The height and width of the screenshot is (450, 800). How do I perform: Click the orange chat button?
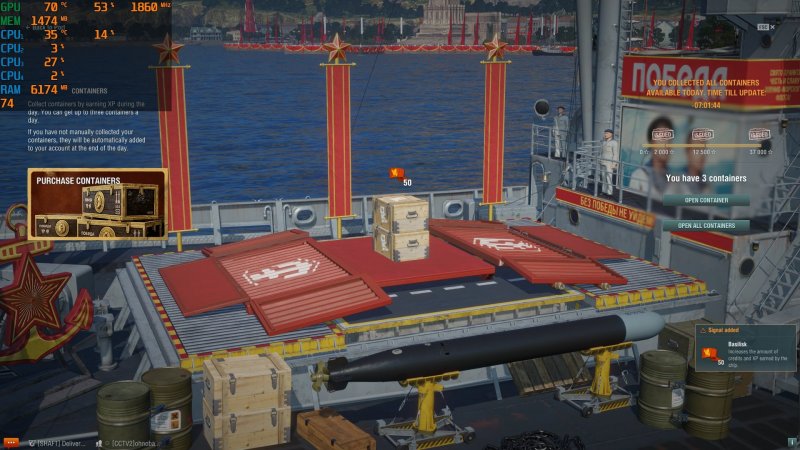coord(11,442)
